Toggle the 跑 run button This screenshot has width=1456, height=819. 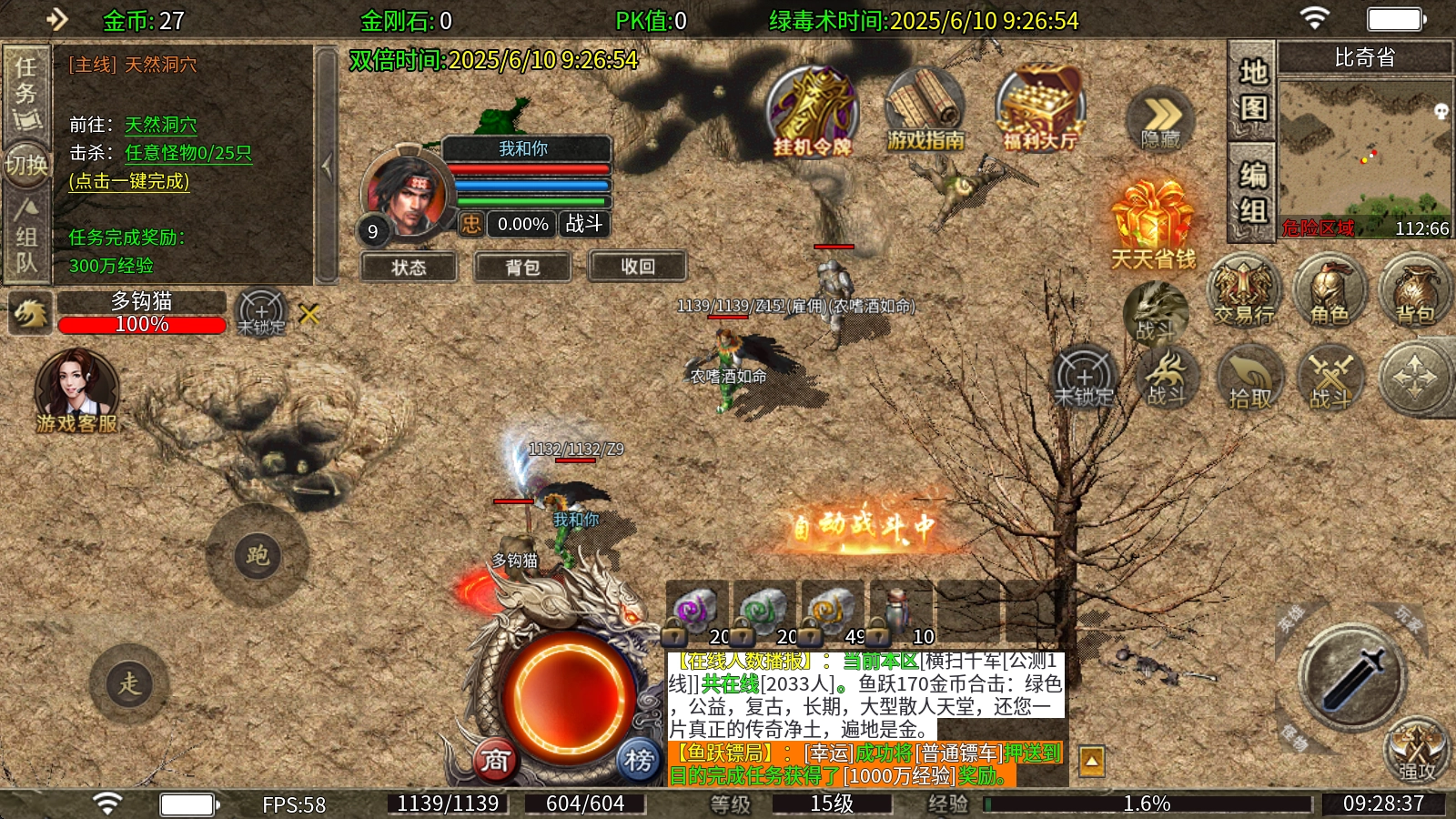[x=258, y=555]
